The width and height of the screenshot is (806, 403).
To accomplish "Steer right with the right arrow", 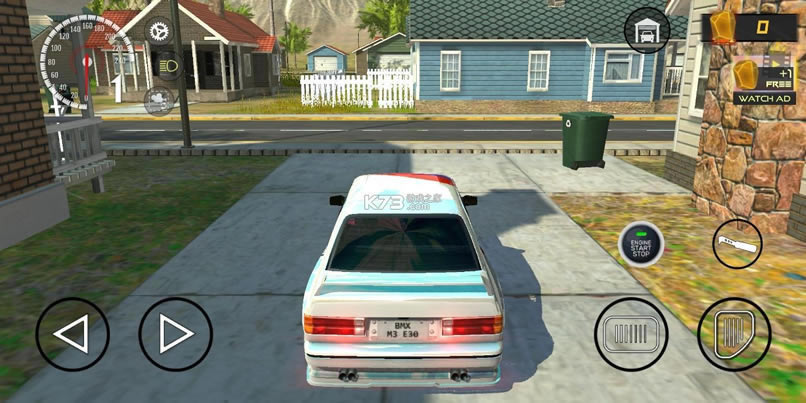I will [175, 334].
